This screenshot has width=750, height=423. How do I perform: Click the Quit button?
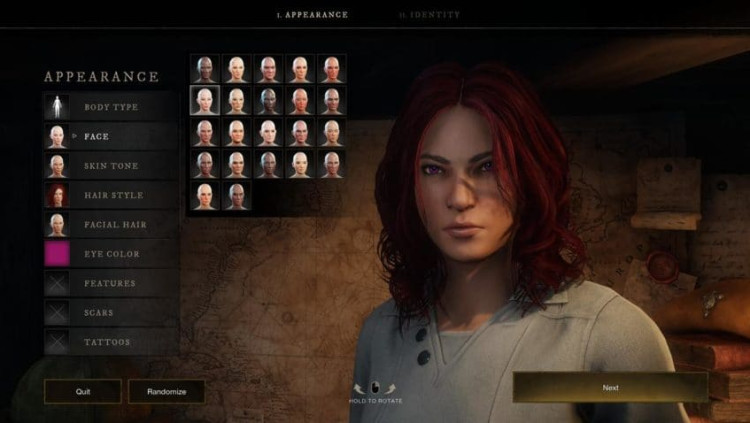83,391
